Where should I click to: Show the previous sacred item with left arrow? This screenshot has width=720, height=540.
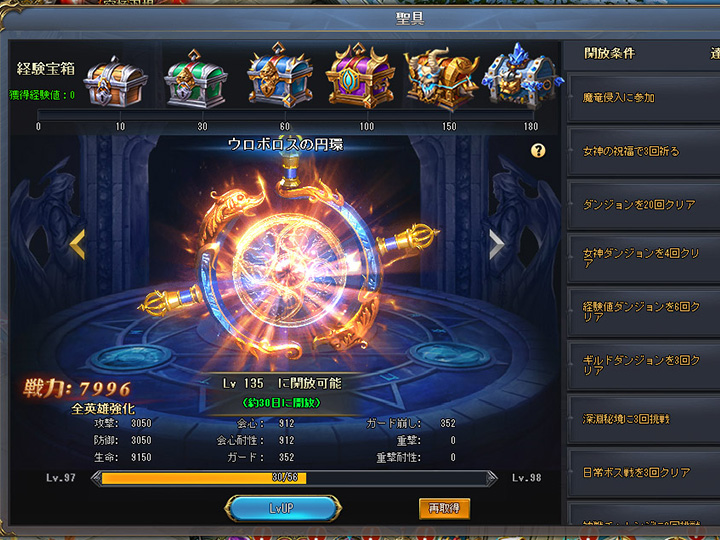(x=76, y=243)
